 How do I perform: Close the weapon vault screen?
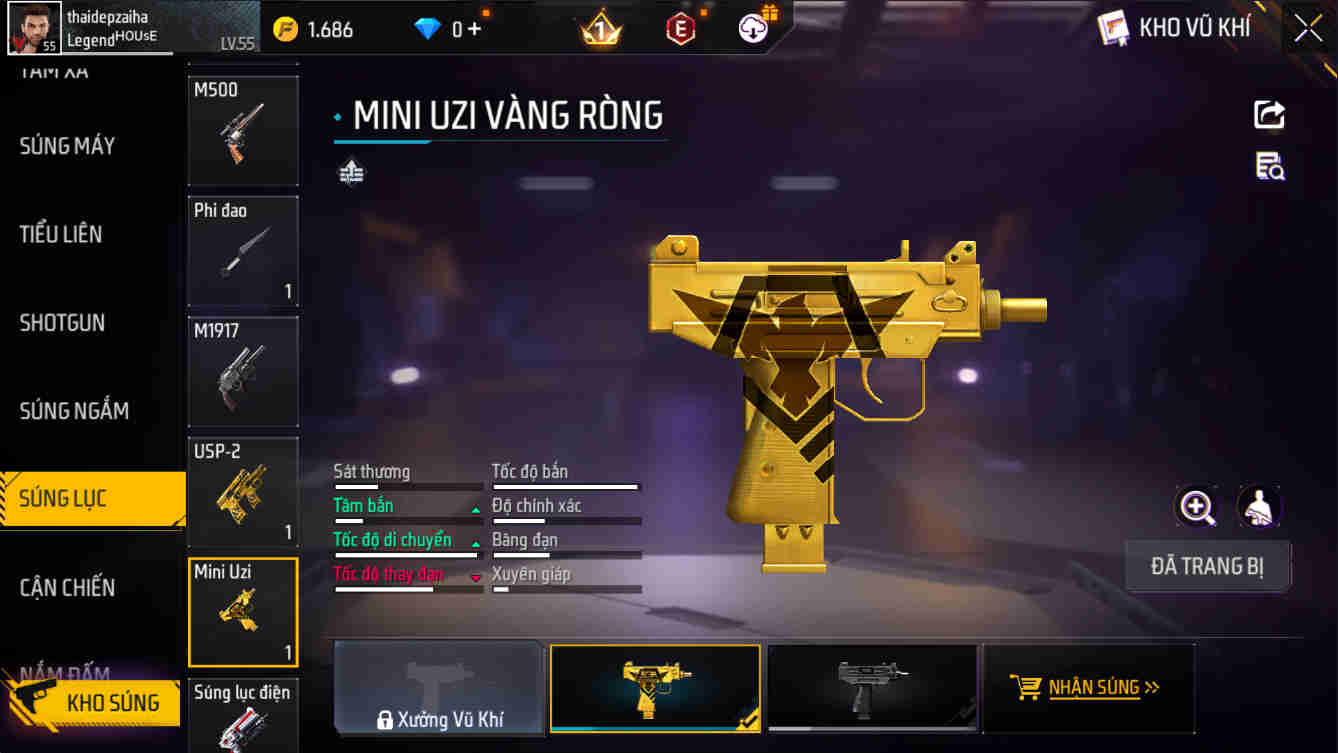coord(1308,28)
